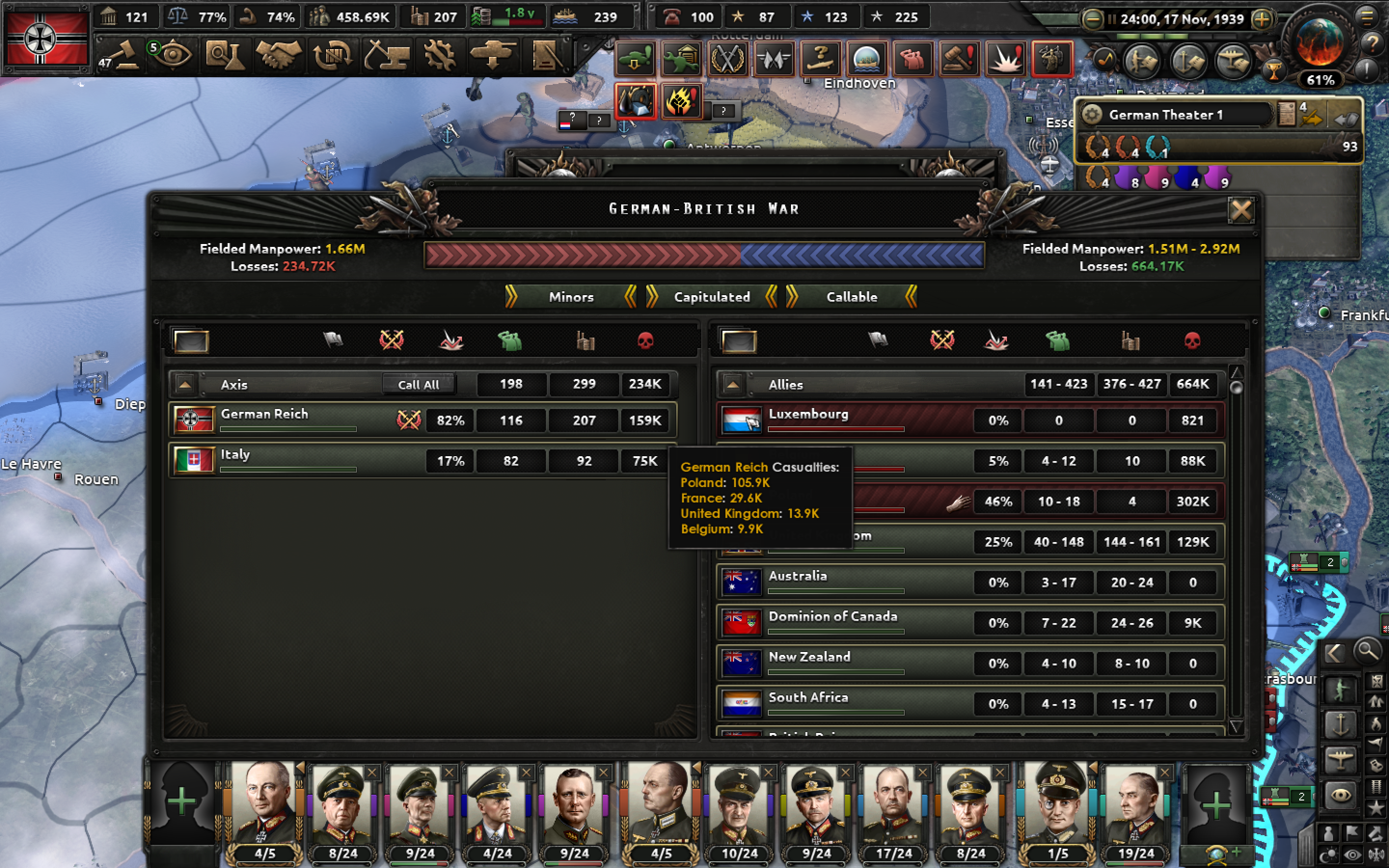Click the convoys ship icon in the top resource bar
This screenshot has width=1389, height=868.
click(x=565, y=17)
